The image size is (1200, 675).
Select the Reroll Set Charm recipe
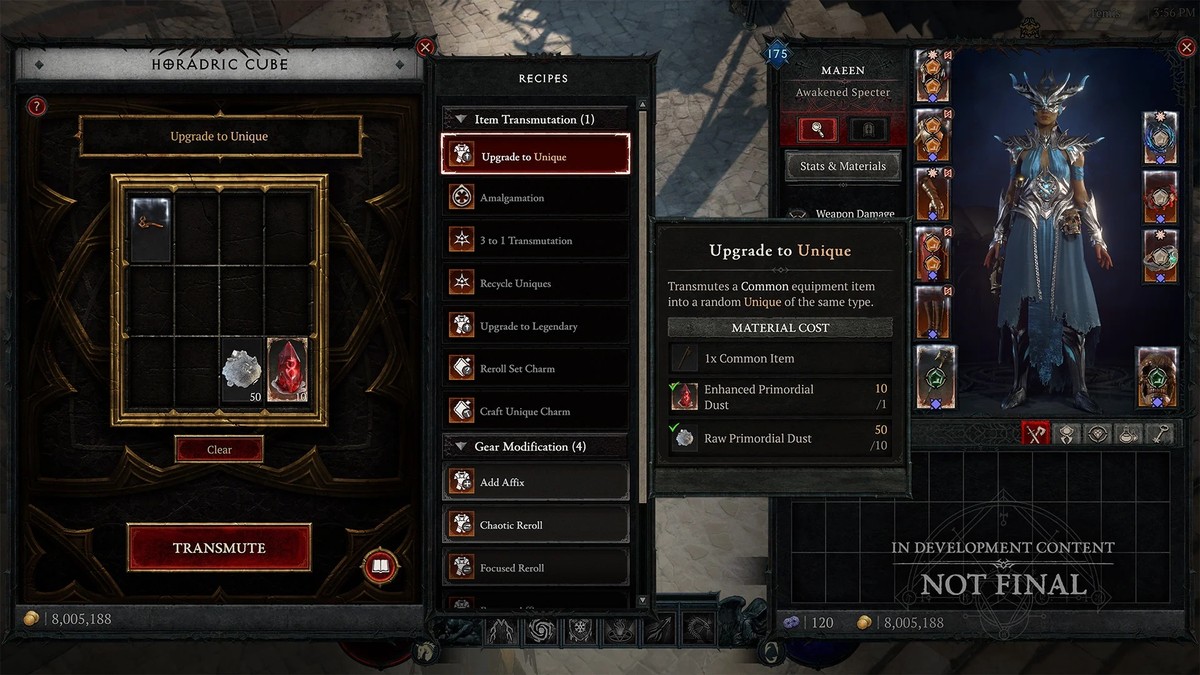click(x=535, y=368)
